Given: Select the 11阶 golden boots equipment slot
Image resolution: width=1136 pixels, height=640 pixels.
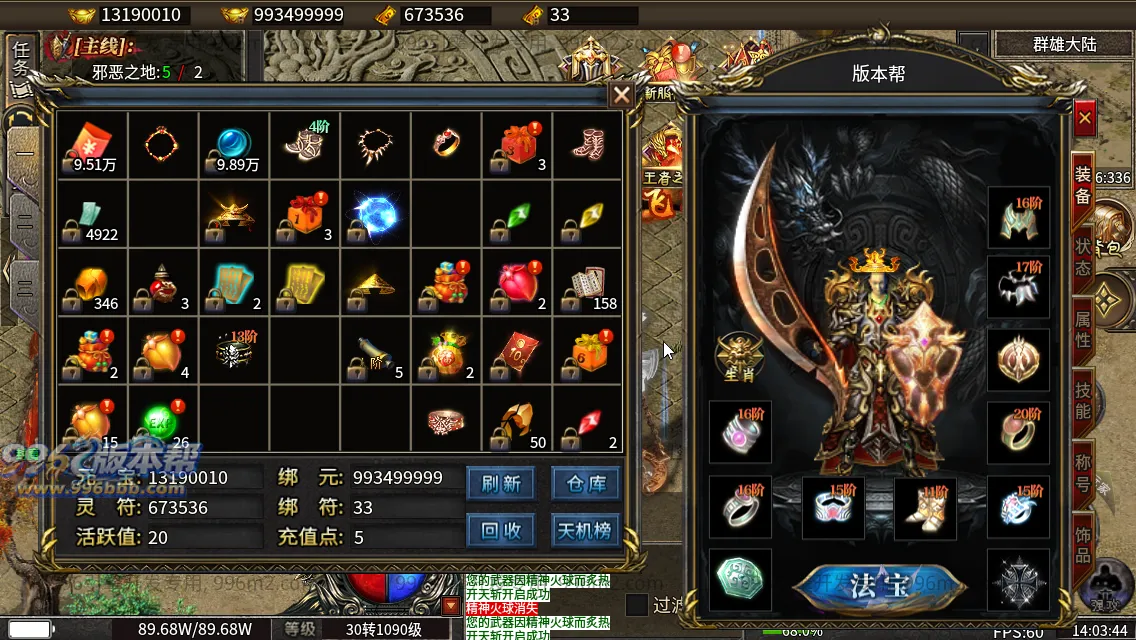Looking at the screenshot, I should click(925, 507).
